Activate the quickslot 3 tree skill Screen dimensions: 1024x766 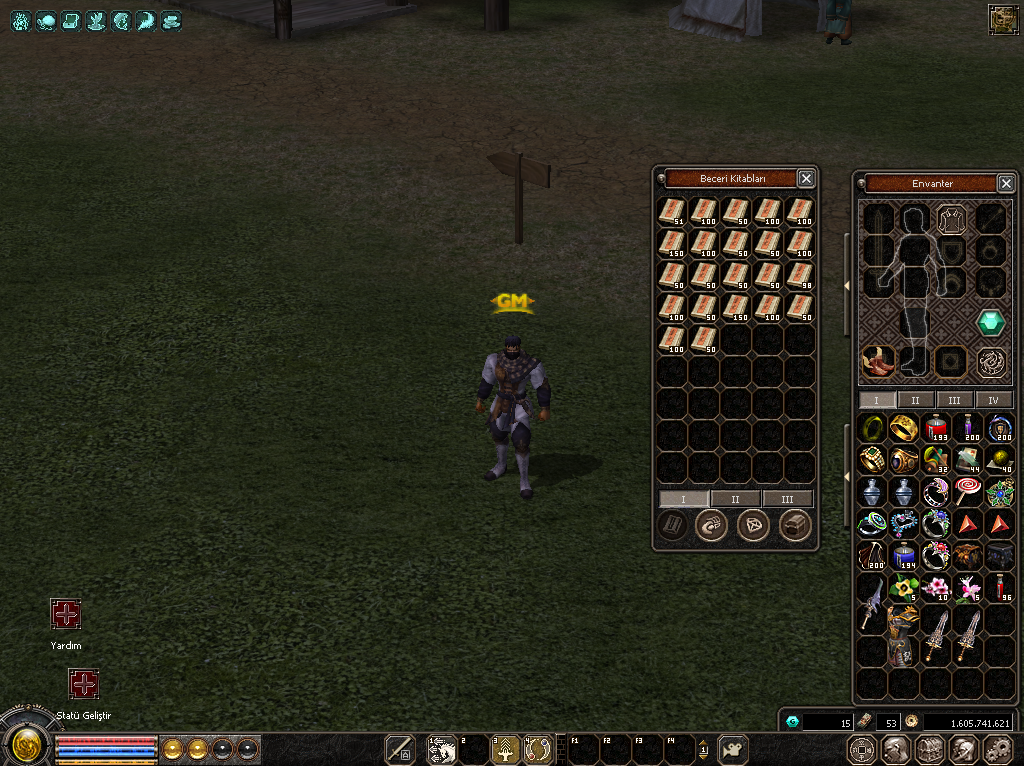pos(506,749)
